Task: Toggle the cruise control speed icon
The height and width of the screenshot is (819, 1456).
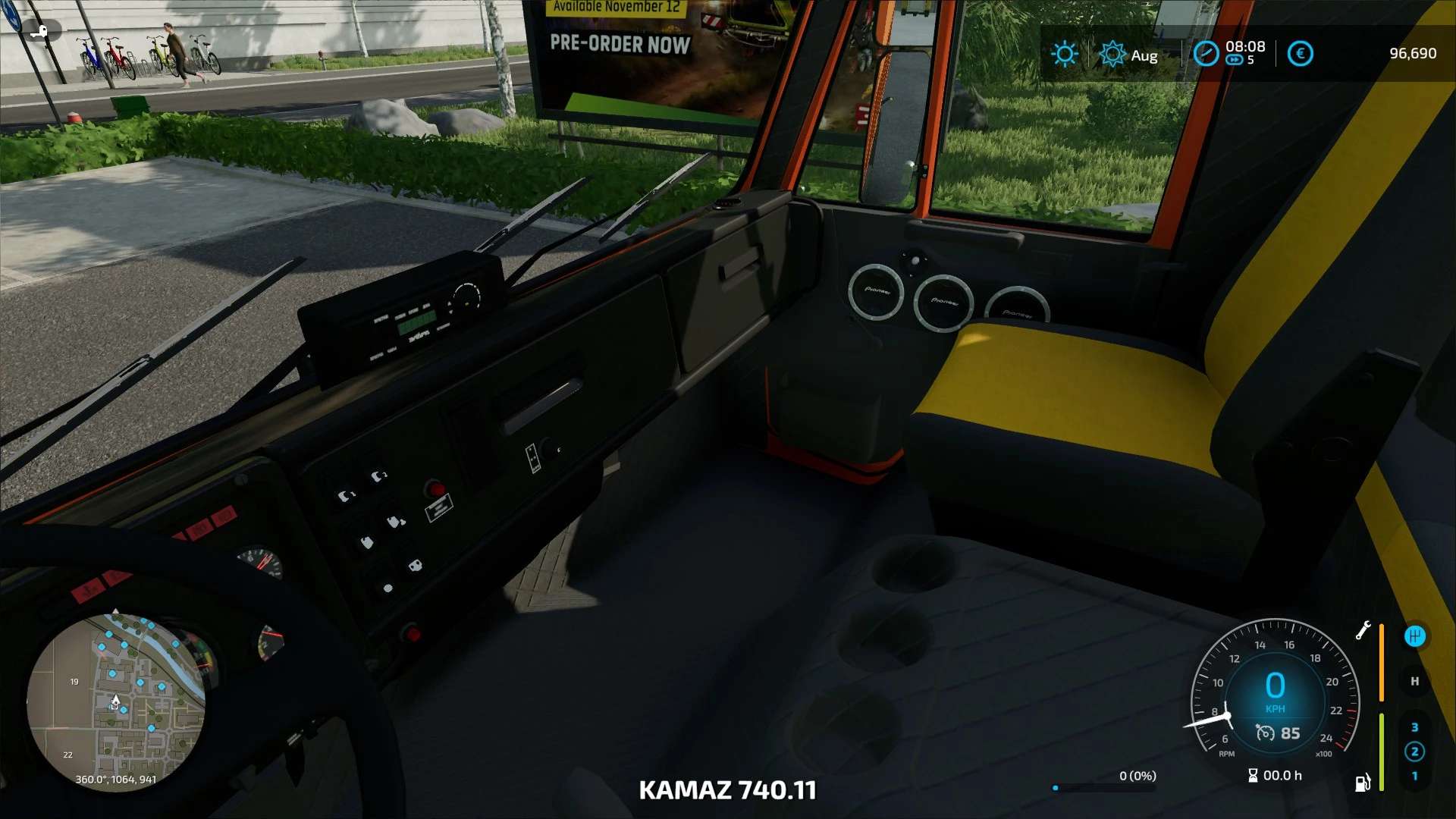Action: coord(1264,733)
